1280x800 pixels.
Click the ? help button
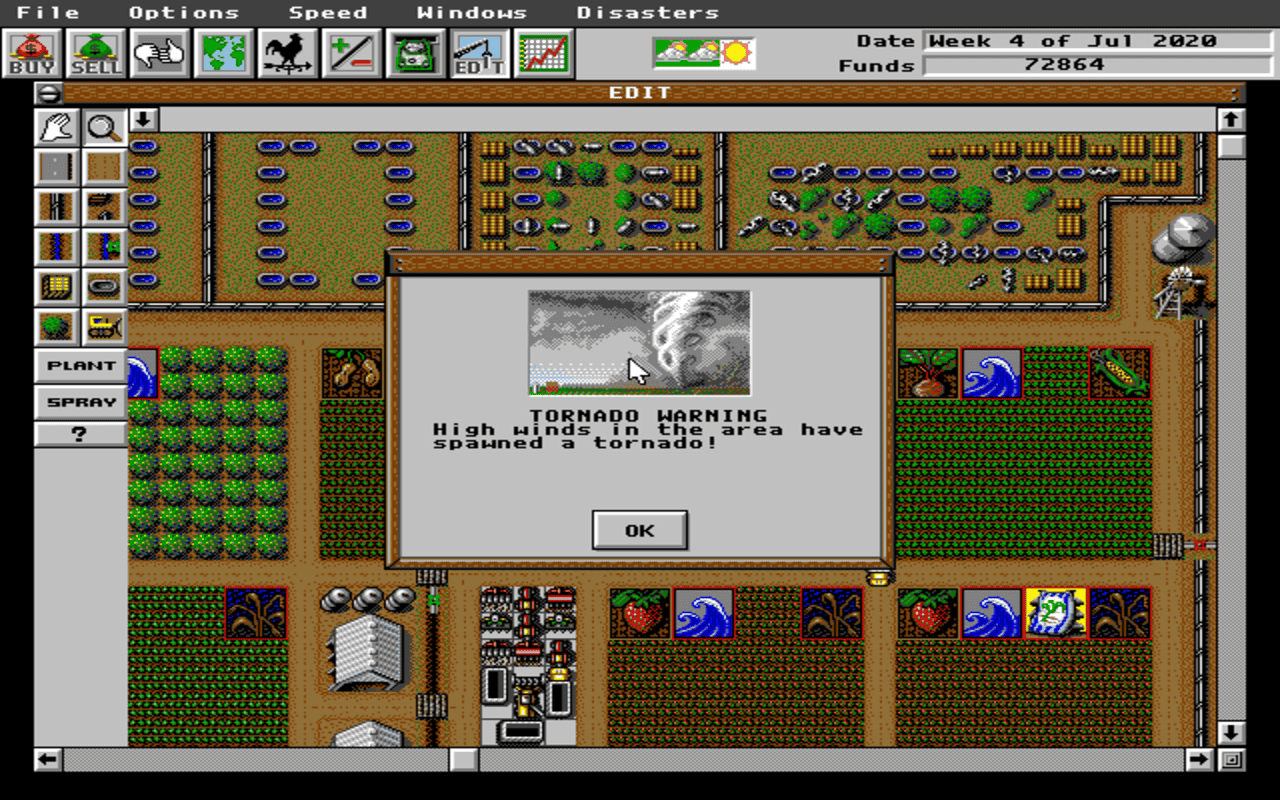tap(80, 434)
